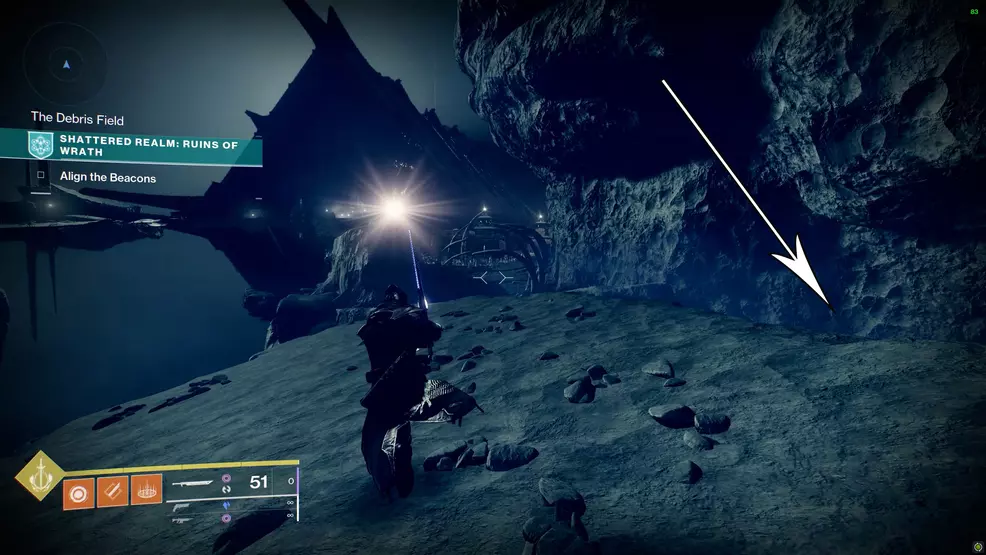
Task: Switch to the hand cannon weapon slot
Action: tap(183, 507)
